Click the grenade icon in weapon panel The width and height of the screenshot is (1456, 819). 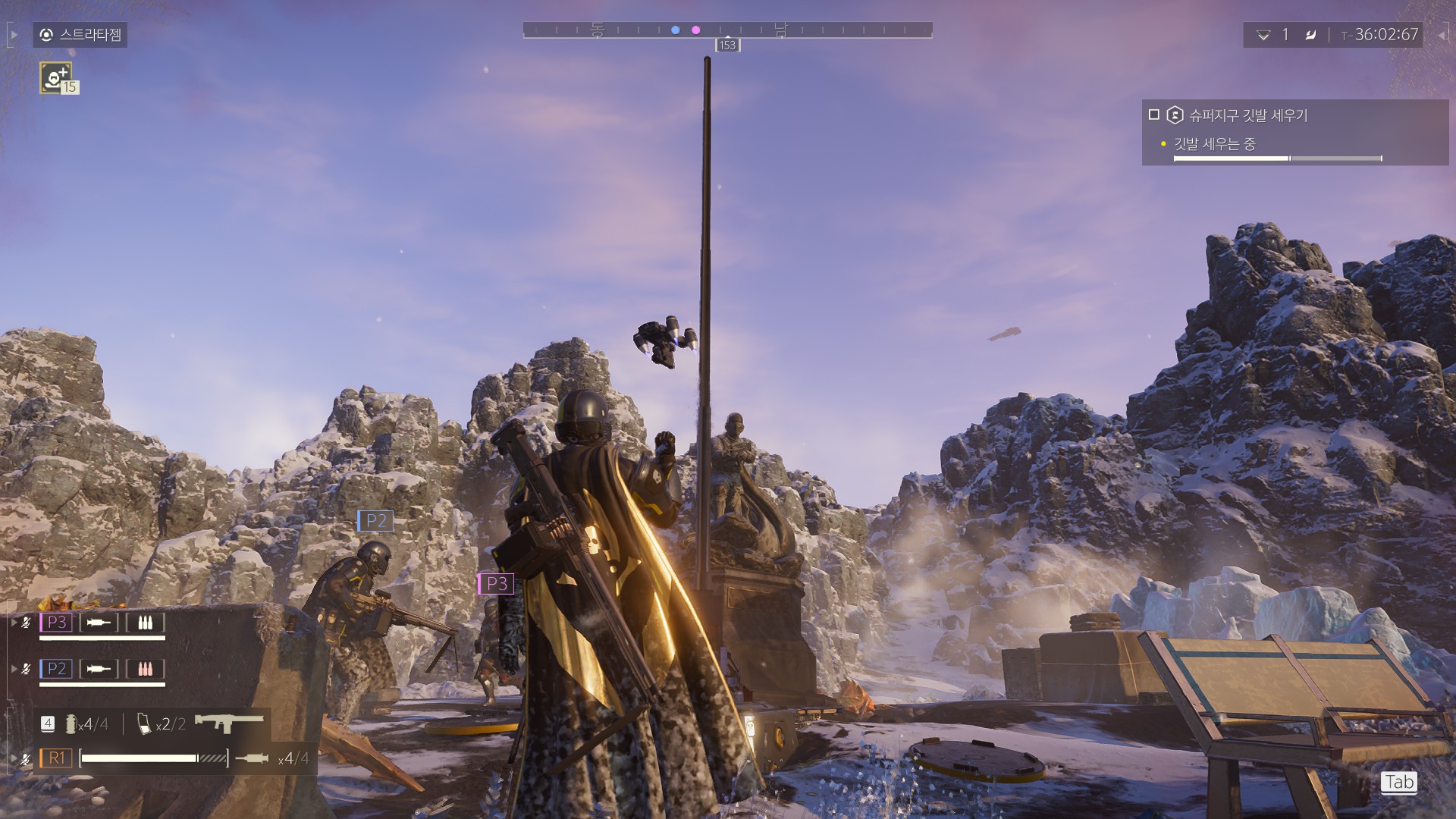point(71,724)
